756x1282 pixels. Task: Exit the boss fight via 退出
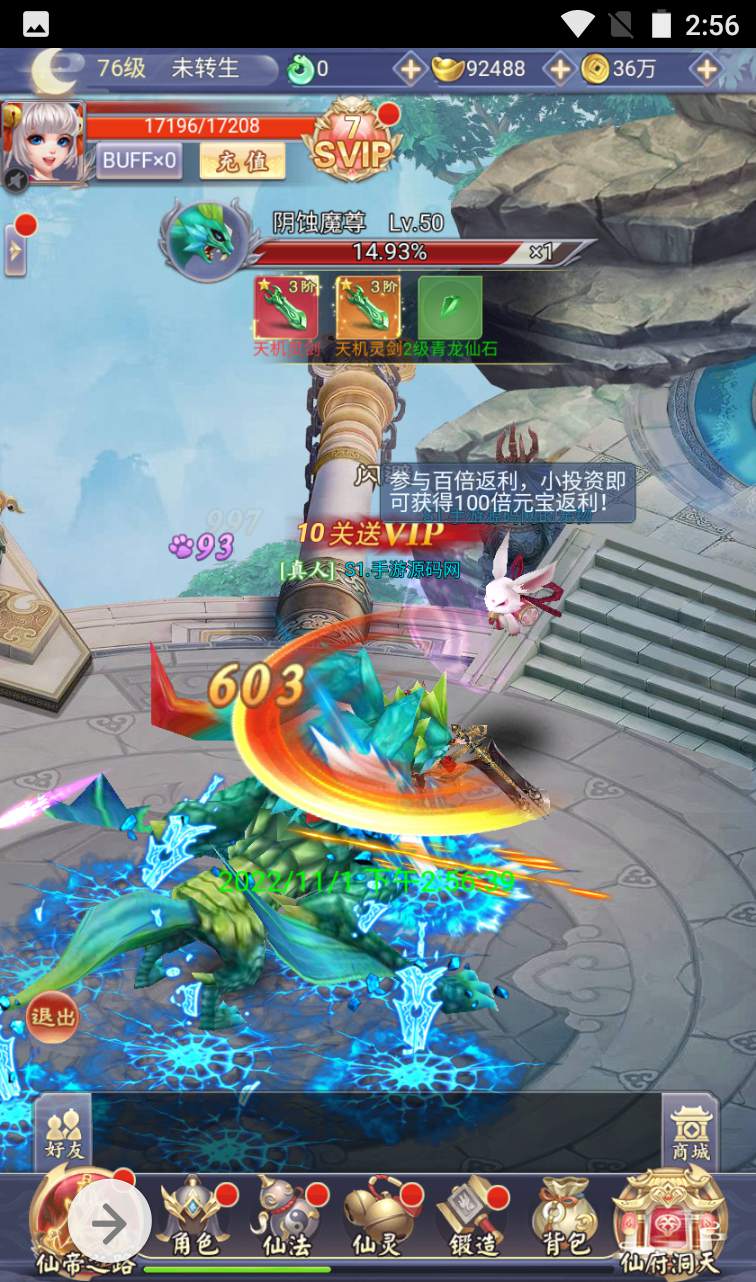[53, 1017]
